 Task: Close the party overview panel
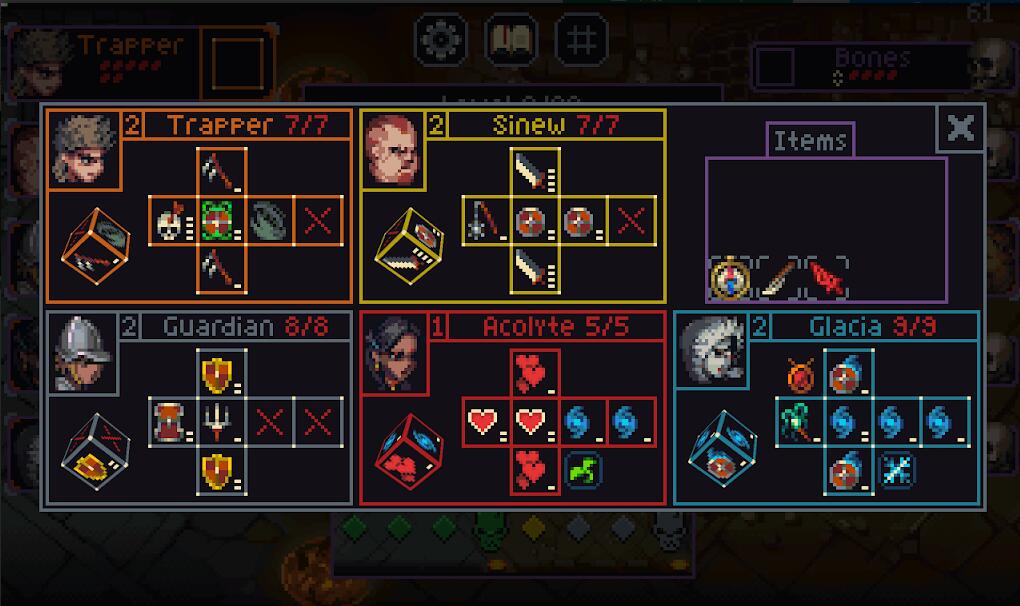(x=960, y=128)
